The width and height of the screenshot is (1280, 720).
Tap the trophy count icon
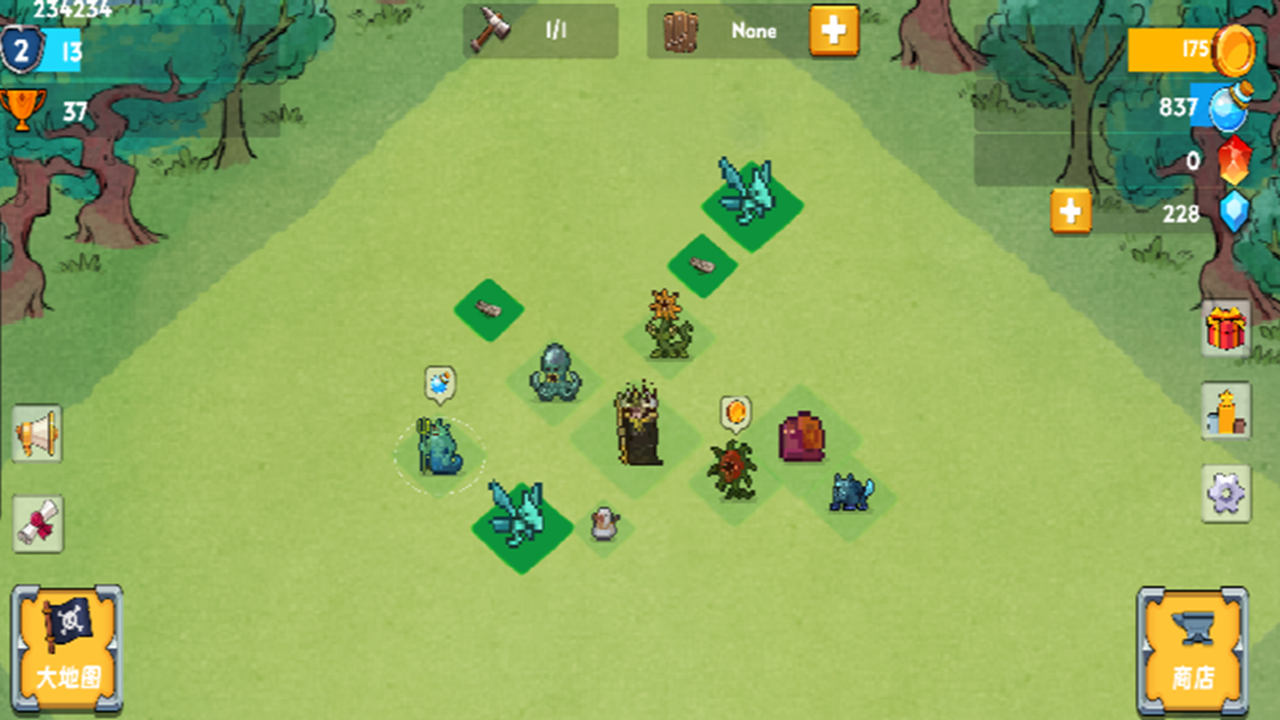[22, 108]
